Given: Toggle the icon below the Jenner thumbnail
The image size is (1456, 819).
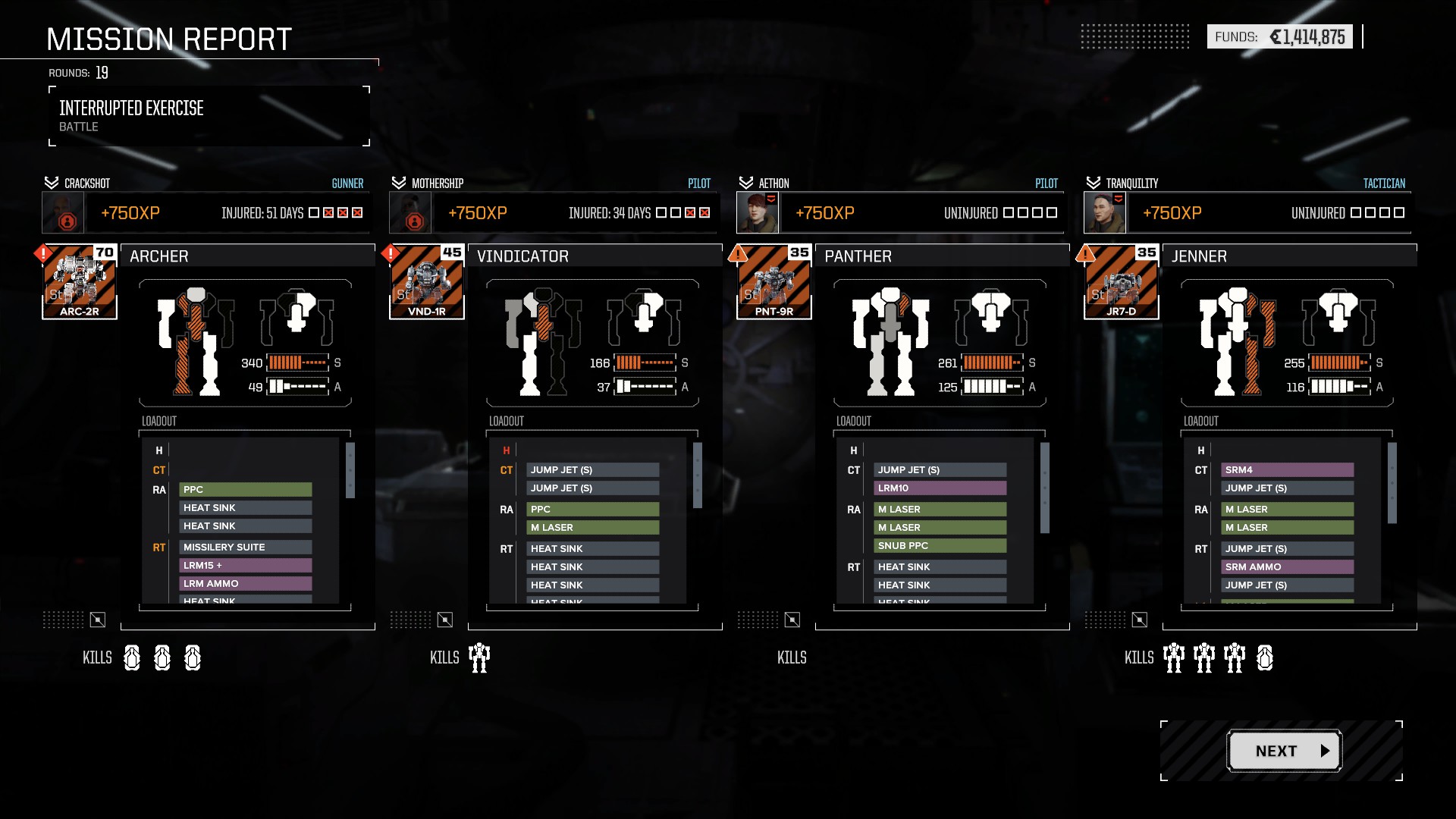Looking at the screenshot, I should [x=1140, y=620].
